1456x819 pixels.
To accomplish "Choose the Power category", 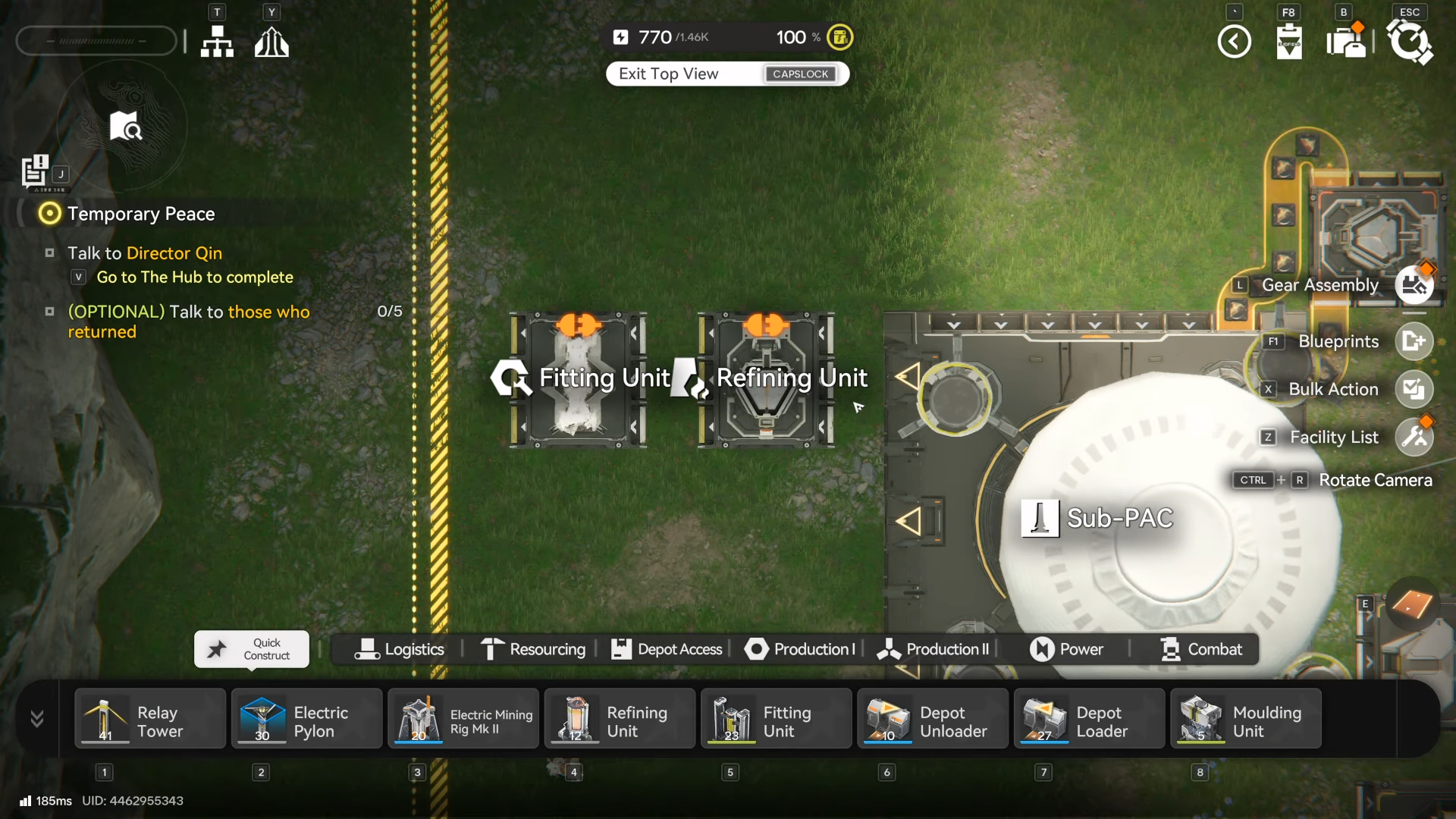I will coord(1066,649).
